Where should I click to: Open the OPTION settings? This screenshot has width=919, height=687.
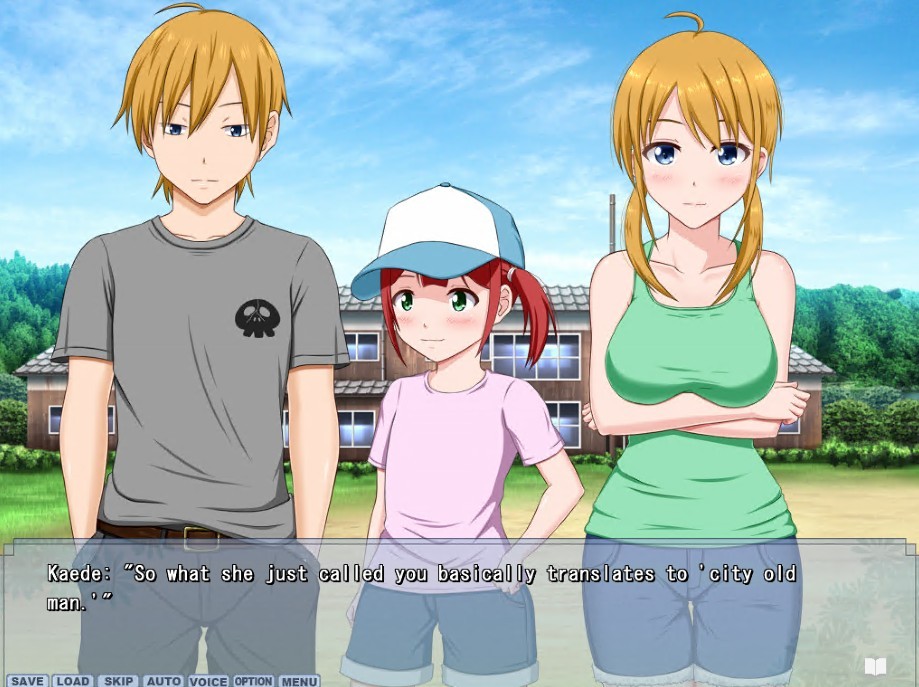click(253, 681)
